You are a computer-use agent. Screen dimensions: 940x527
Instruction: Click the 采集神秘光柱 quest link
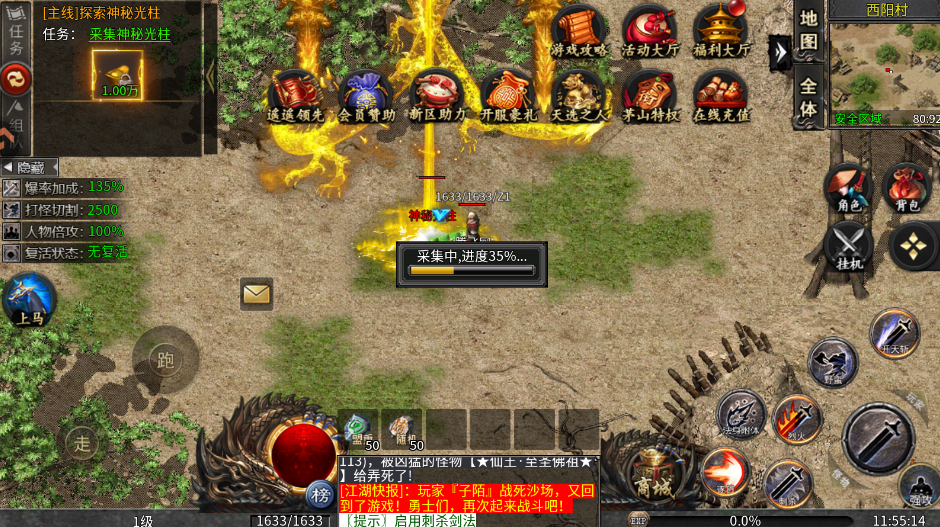pos(130,33)
